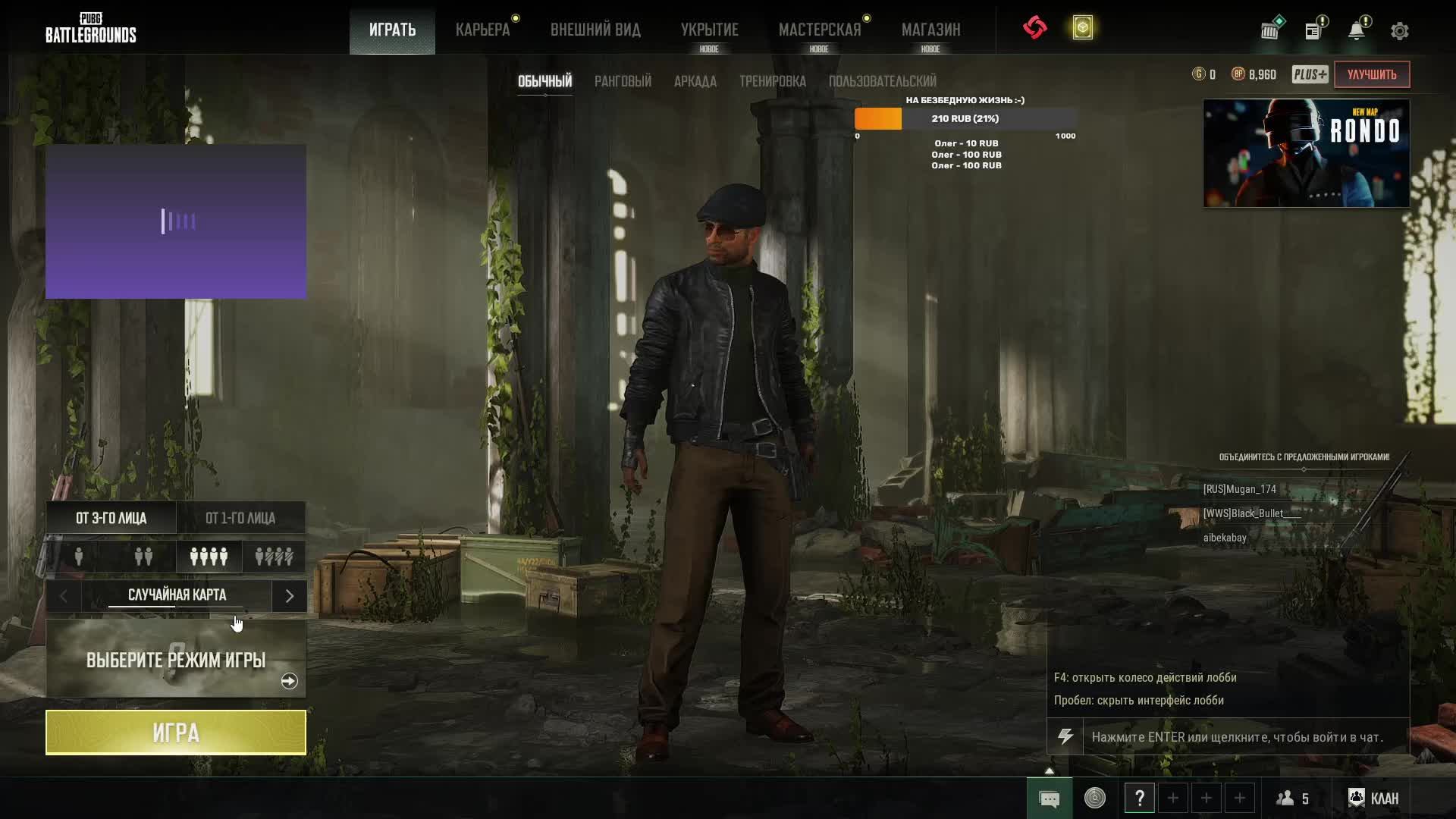Image resolution: width=1456 pixels, height=819 pixels.
Task: Switch to ВНЕШНИЙ ВИД tab
Action: pos(595,30)
